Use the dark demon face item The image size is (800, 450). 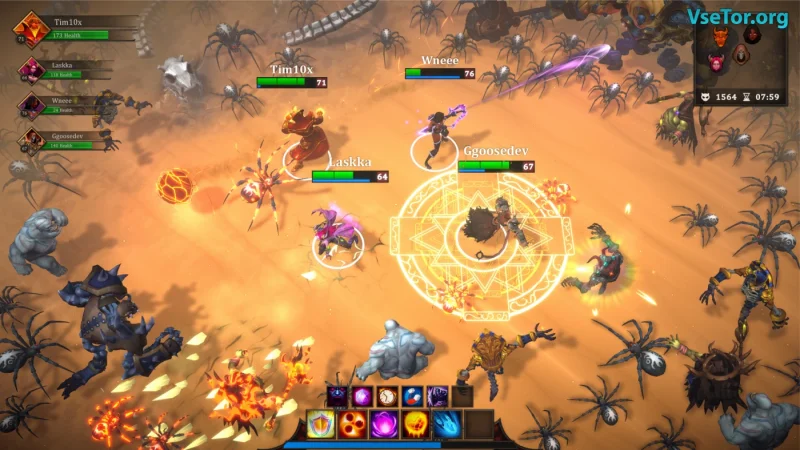tap(337, 396)
